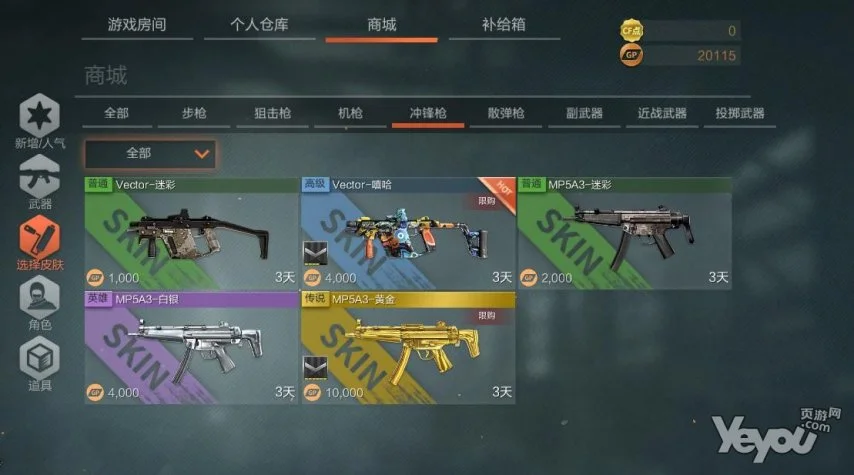
Task: Select the Vector-迷彩 skin card
Action: coord(190,231)
